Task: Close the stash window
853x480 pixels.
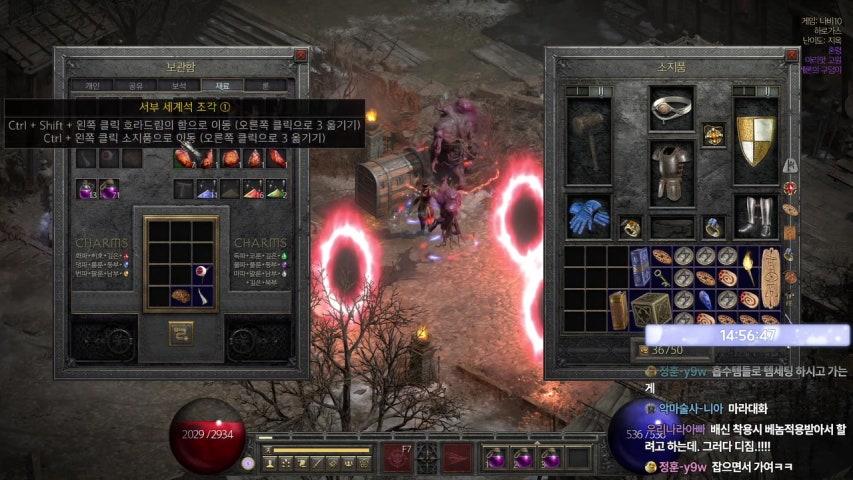Action: pyautogui.click(x=301, y=55)
